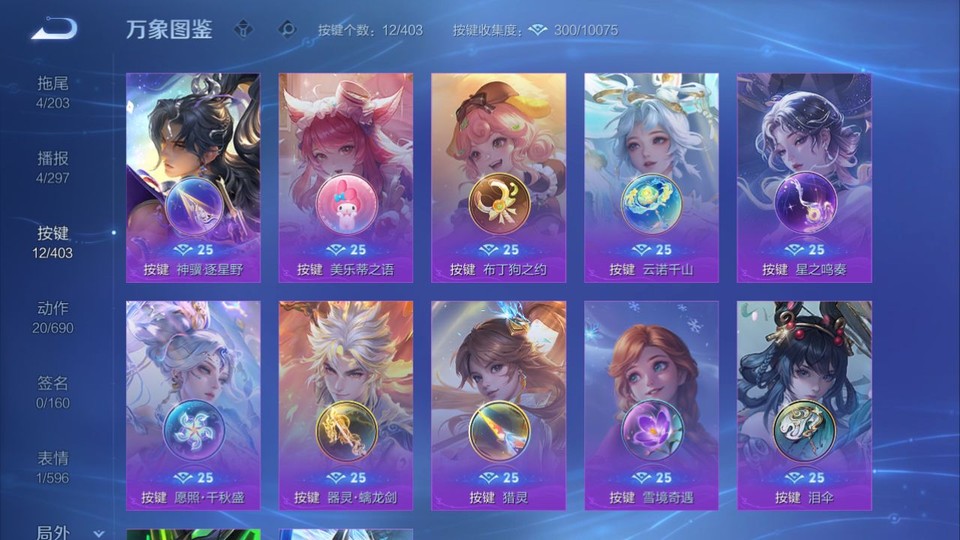Choose the 愿照·千秋盛 keystroke card
This screenshot has width=960, height=540.
(193, 406)
